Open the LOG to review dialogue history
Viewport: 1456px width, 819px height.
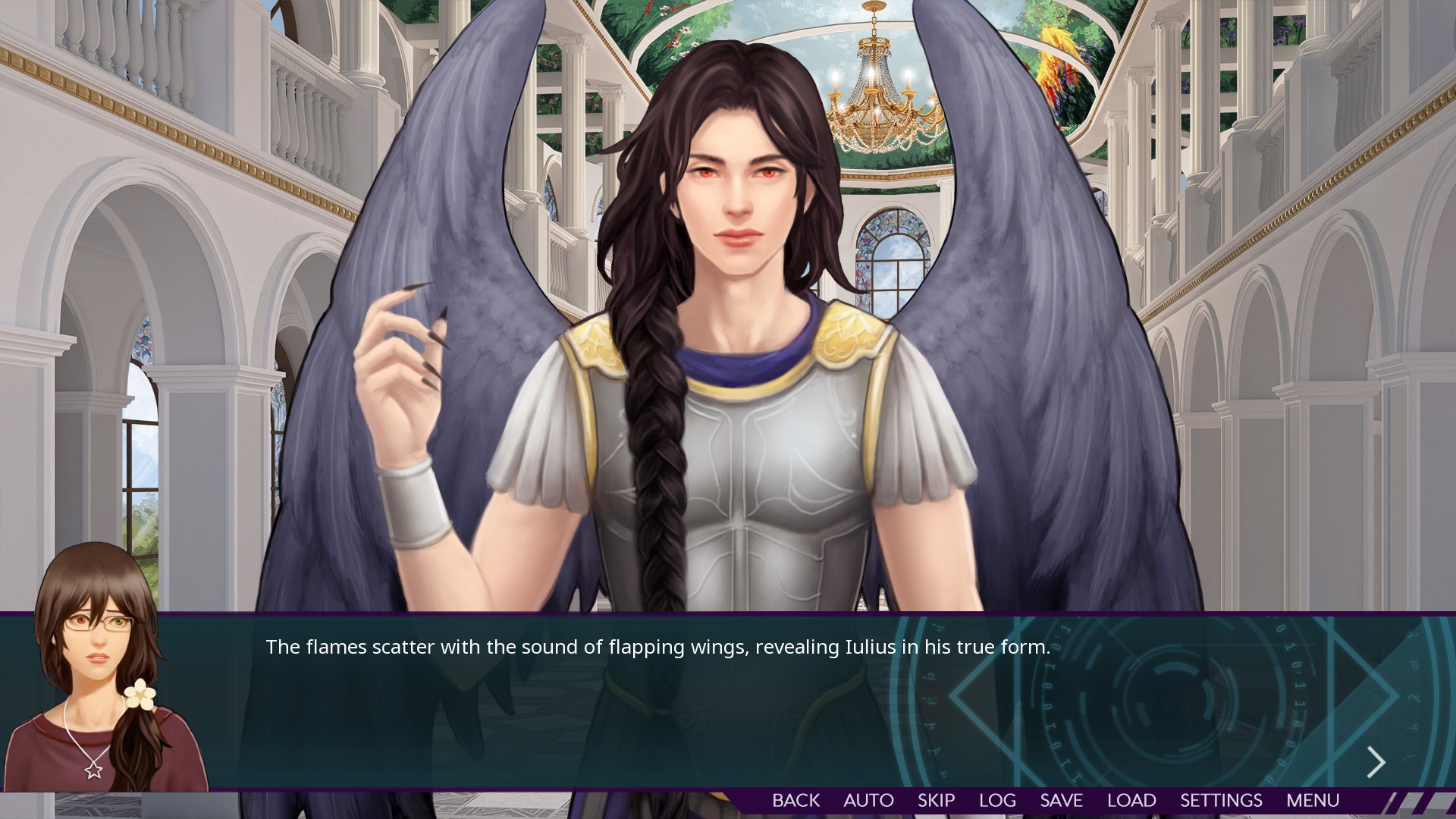tap(997, 800)
